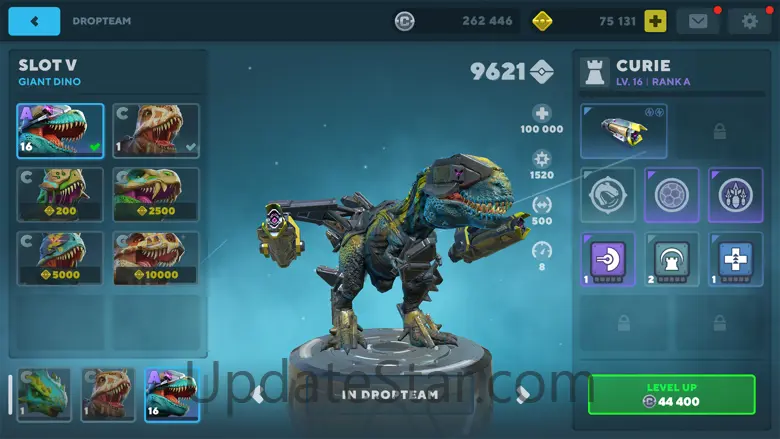This screenshot has width=780, height=439.
Task: Show the next mech with right arrow
Action: pyautogui.click(x=521, y=394)
